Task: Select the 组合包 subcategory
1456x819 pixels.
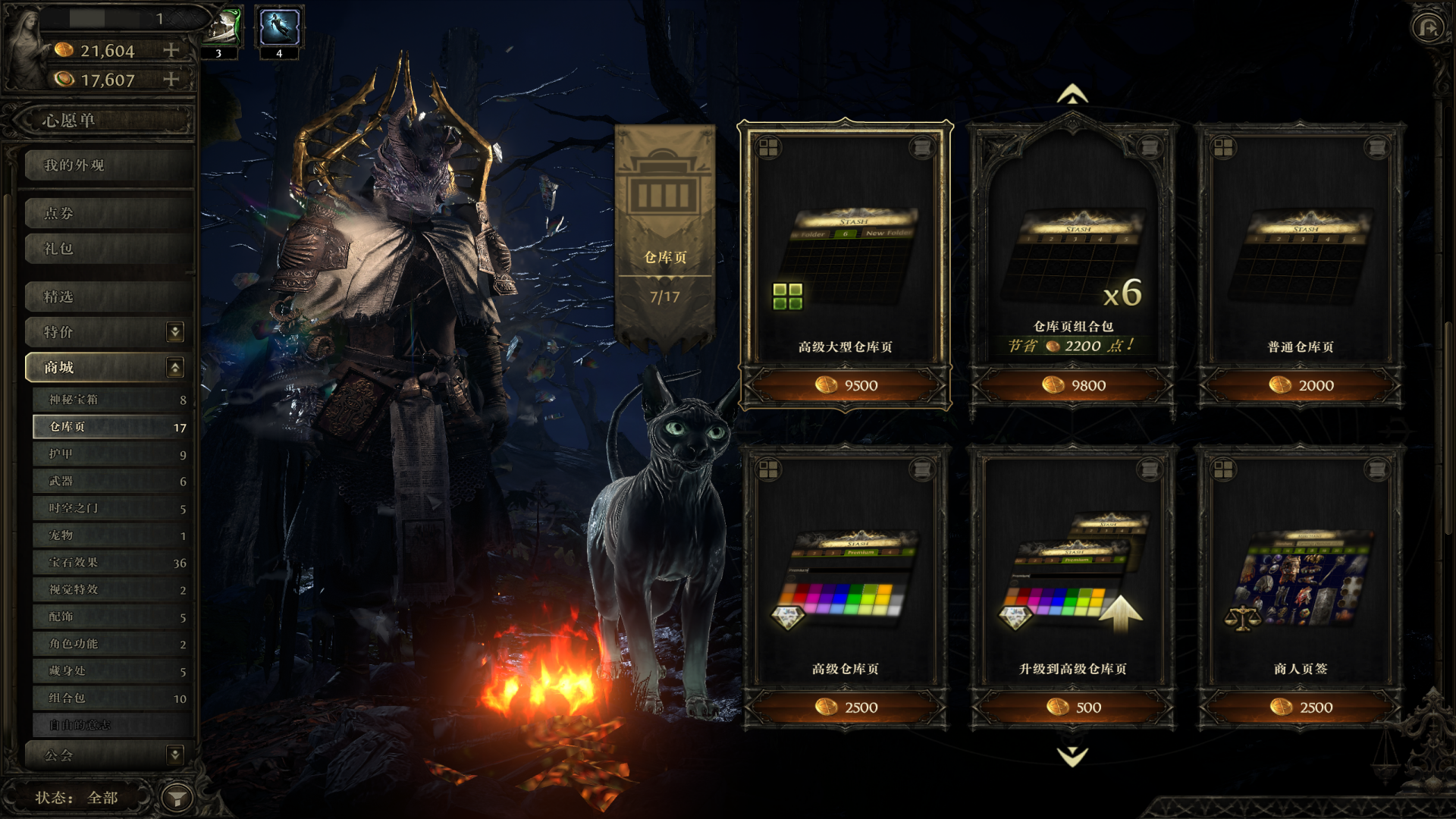Action: 110,698
